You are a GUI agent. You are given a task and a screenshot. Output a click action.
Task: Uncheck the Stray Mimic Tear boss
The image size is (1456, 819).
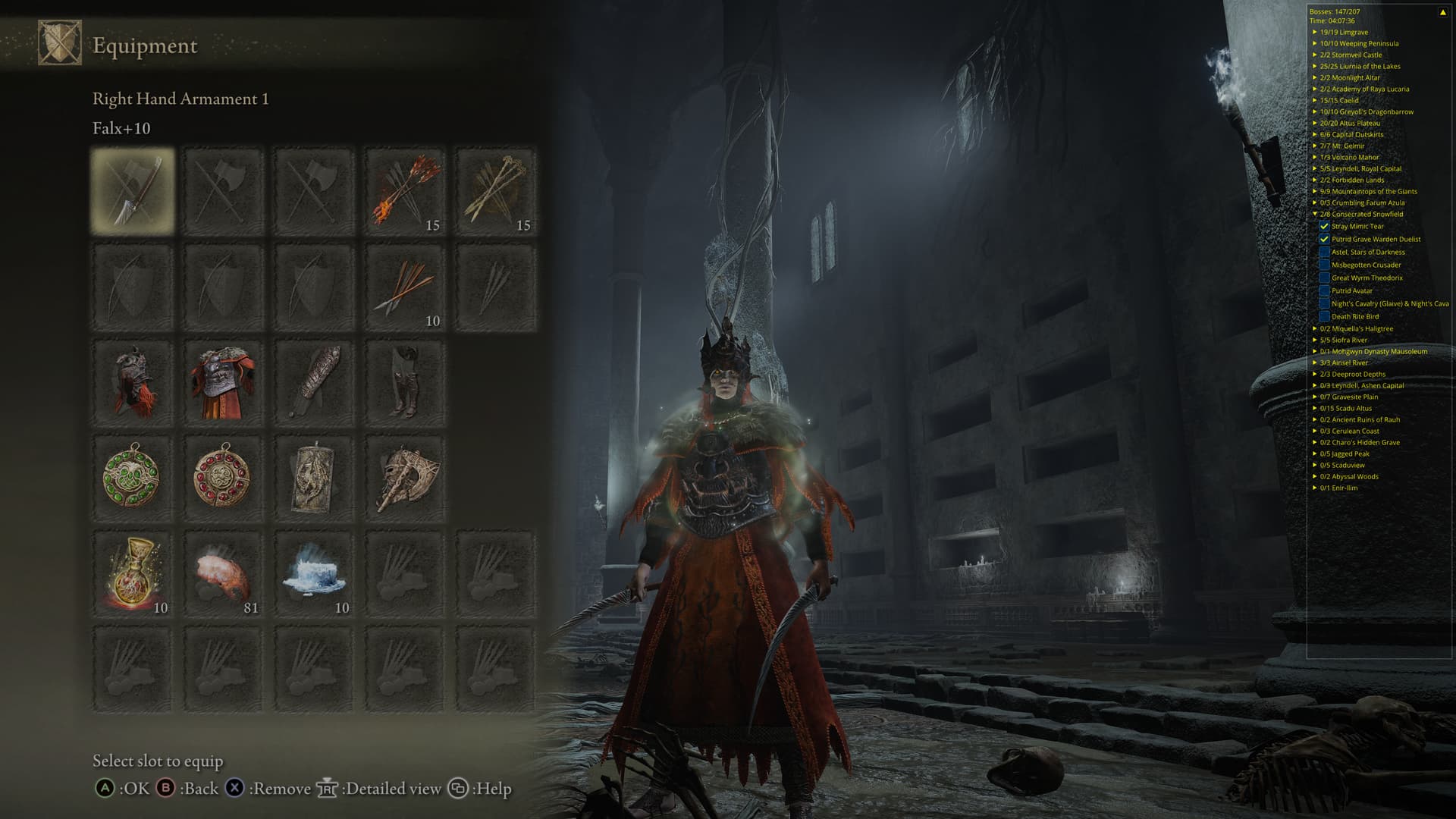tap(1324, 227)
